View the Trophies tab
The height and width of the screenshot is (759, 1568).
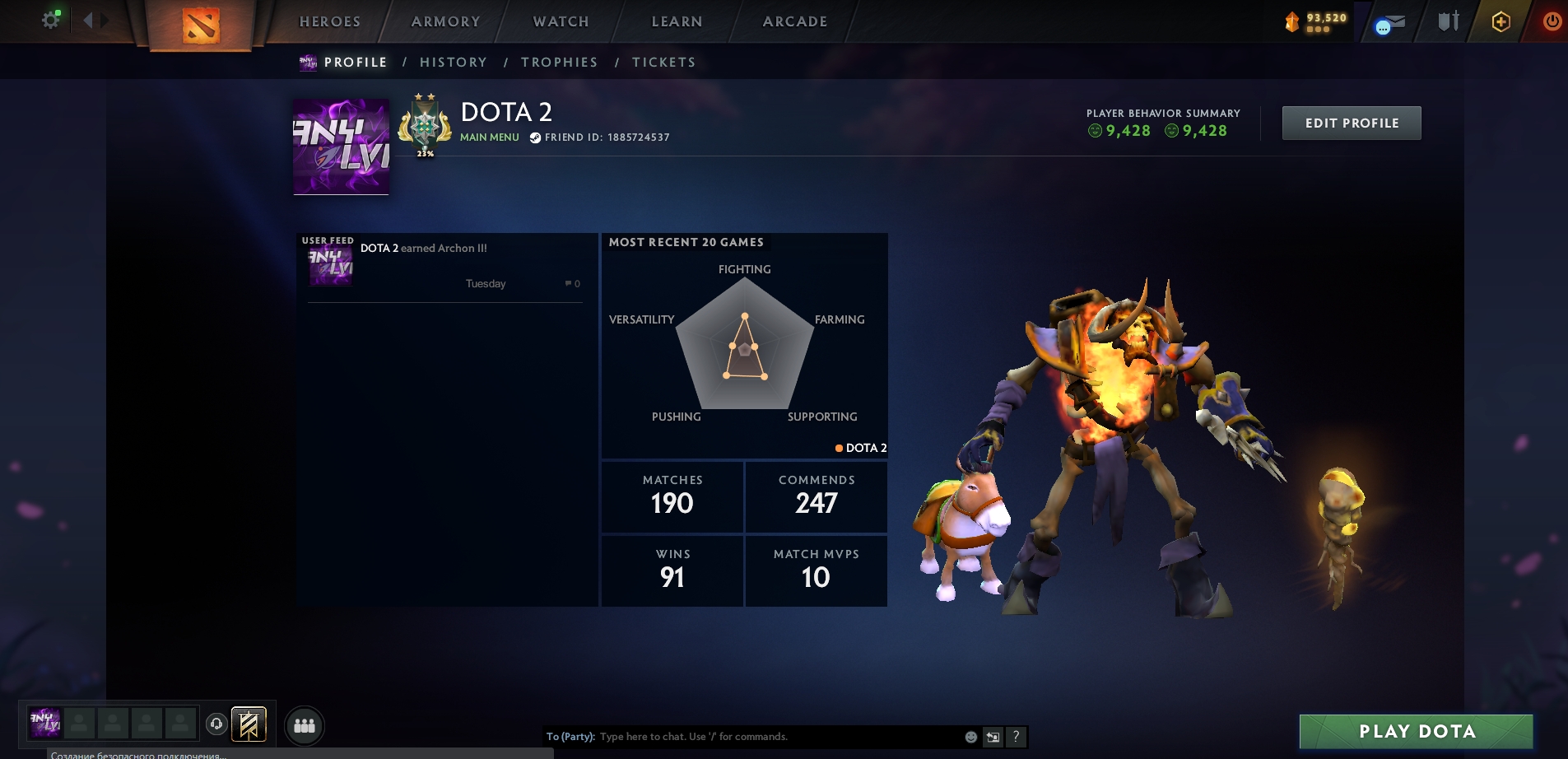(x=560, y=63)
